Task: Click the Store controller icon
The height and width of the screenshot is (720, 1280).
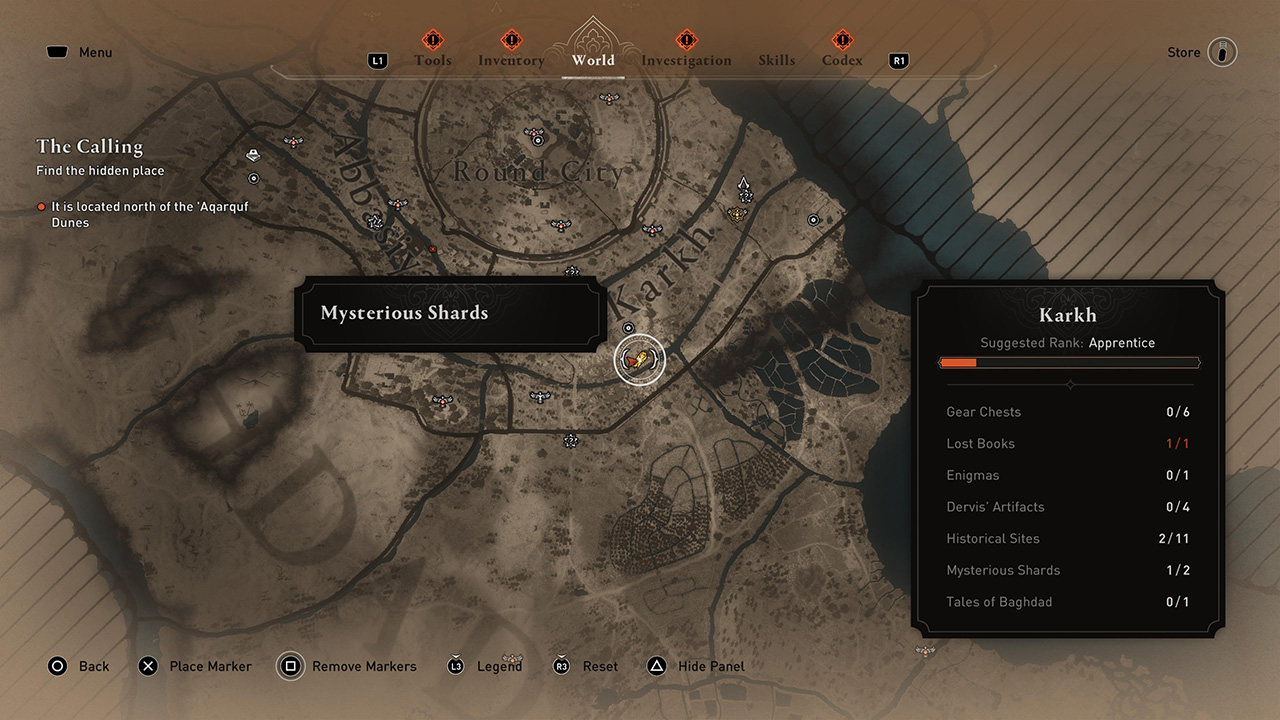Action: [x=1223, y=51]
